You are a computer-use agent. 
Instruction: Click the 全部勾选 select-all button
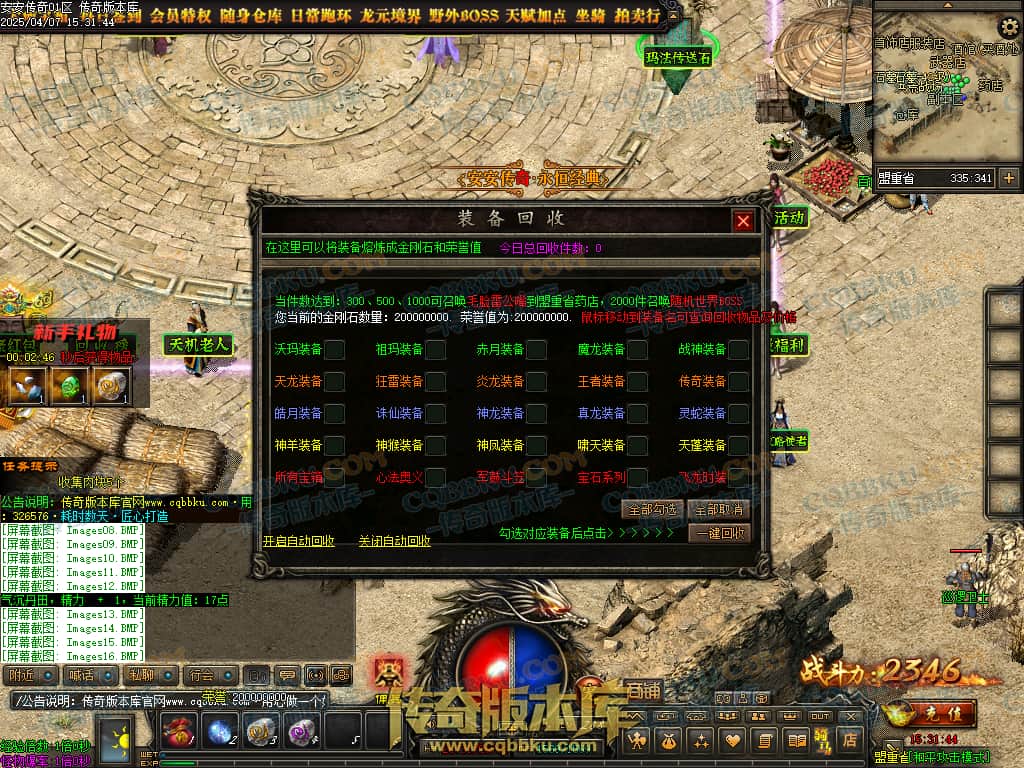(651, 510)
